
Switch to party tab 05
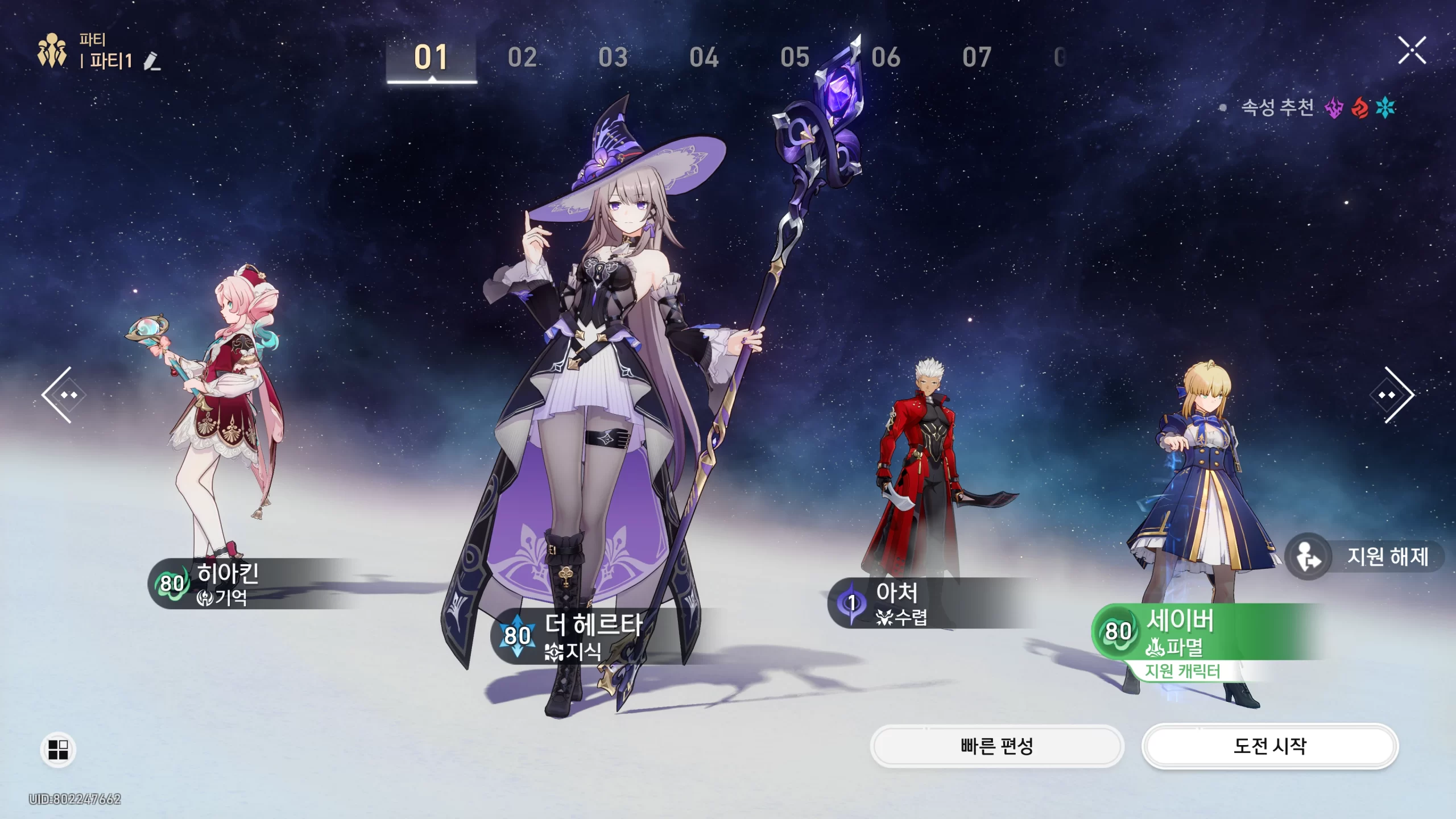point(795,57)
